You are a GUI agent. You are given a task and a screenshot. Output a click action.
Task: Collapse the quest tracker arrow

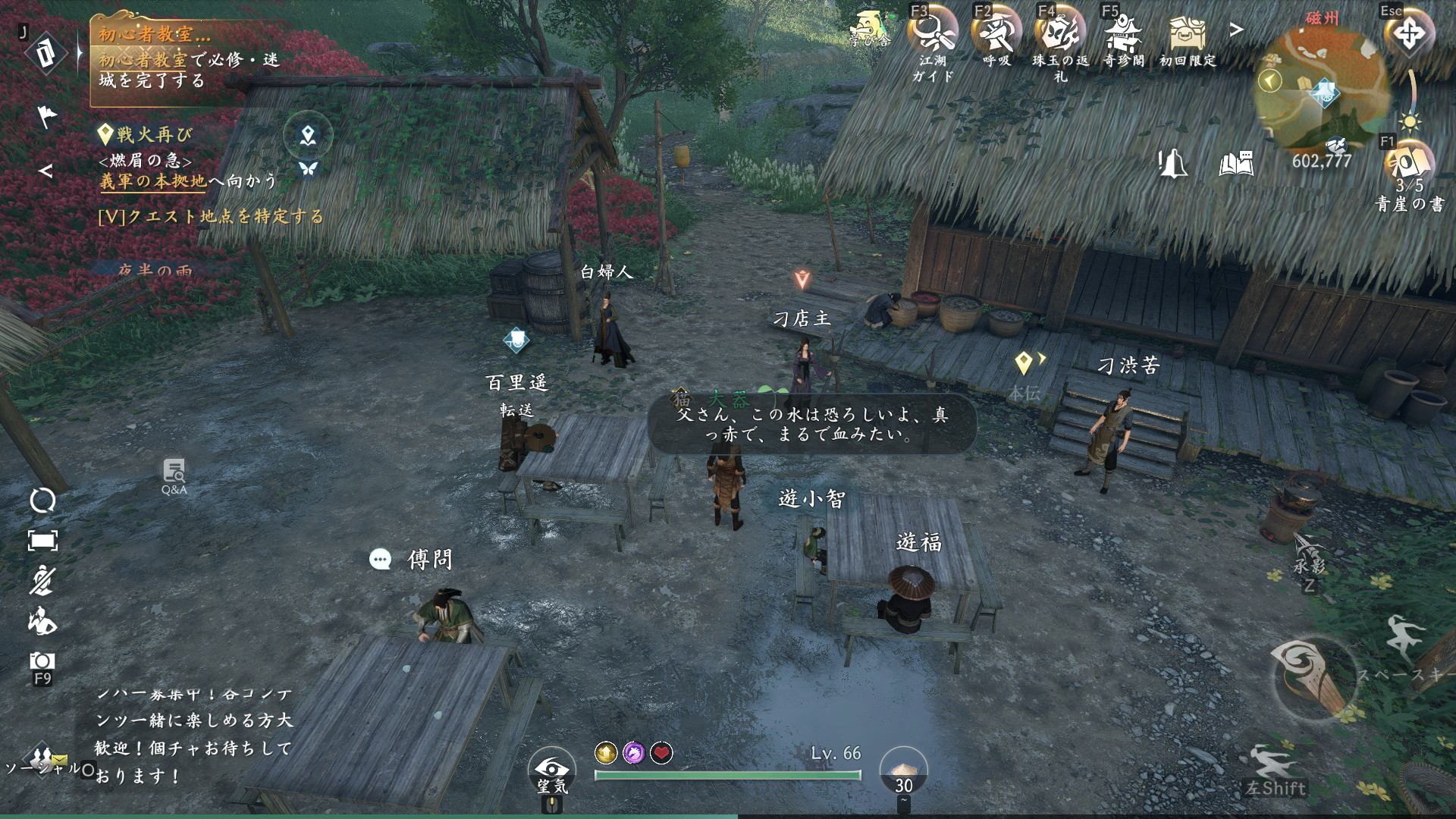click(46, 171)
